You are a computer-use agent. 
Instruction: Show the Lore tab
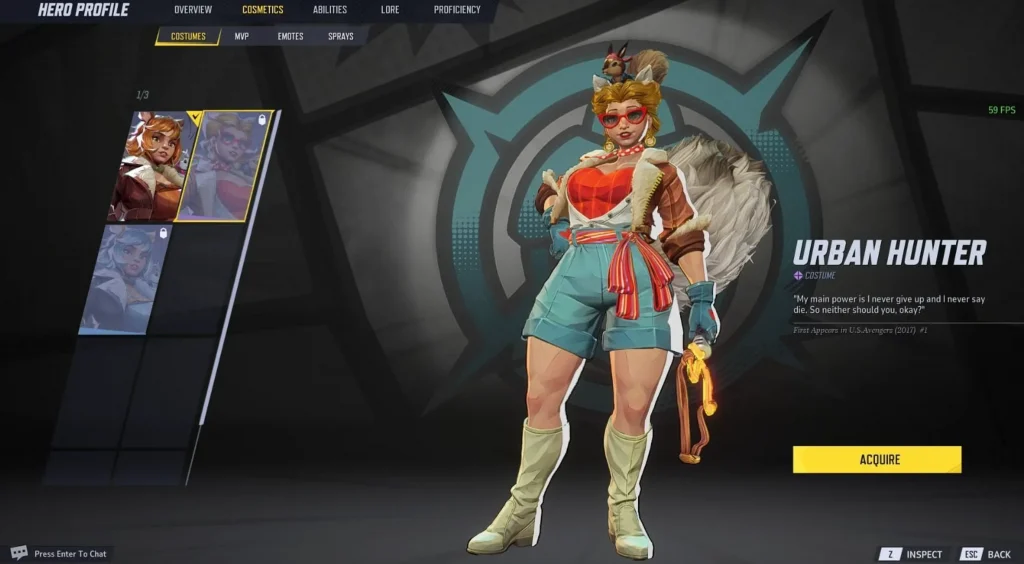390,10
